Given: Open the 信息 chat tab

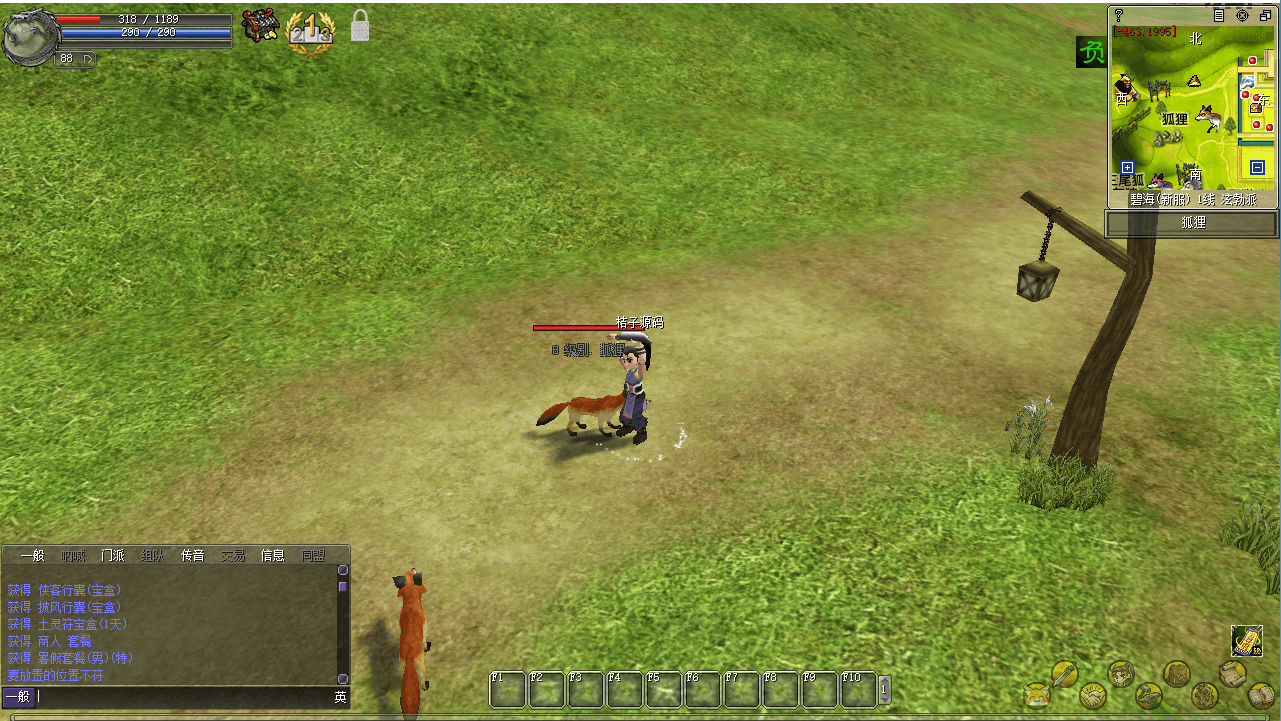Looking at the screenshot, I should (272, 556).
